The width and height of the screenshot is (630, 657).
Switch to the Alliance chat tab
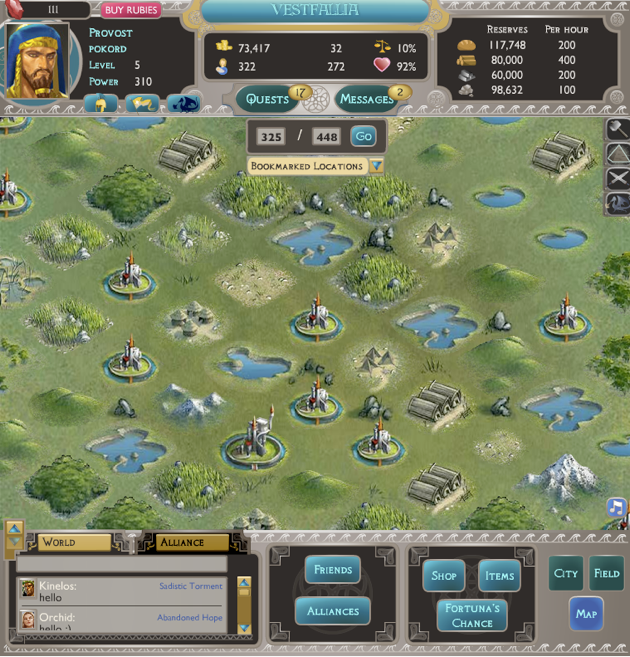(191, 542)
